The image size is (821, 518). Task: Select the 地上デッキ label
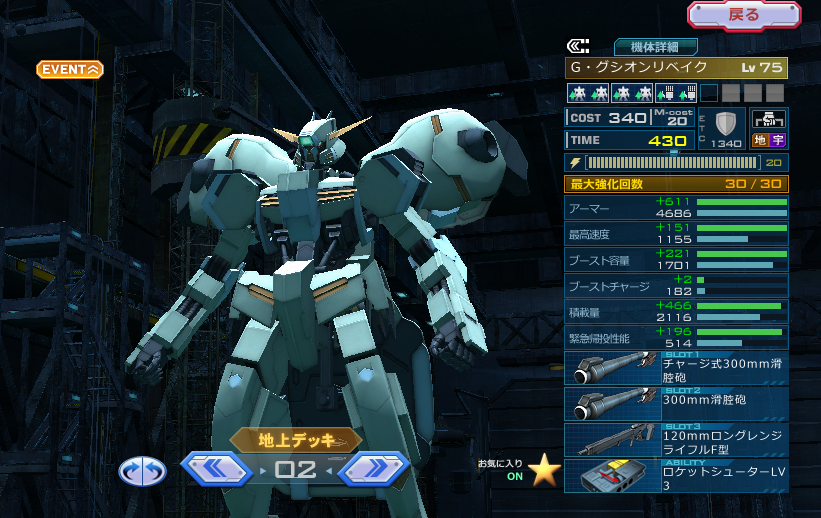click(295, 440)
